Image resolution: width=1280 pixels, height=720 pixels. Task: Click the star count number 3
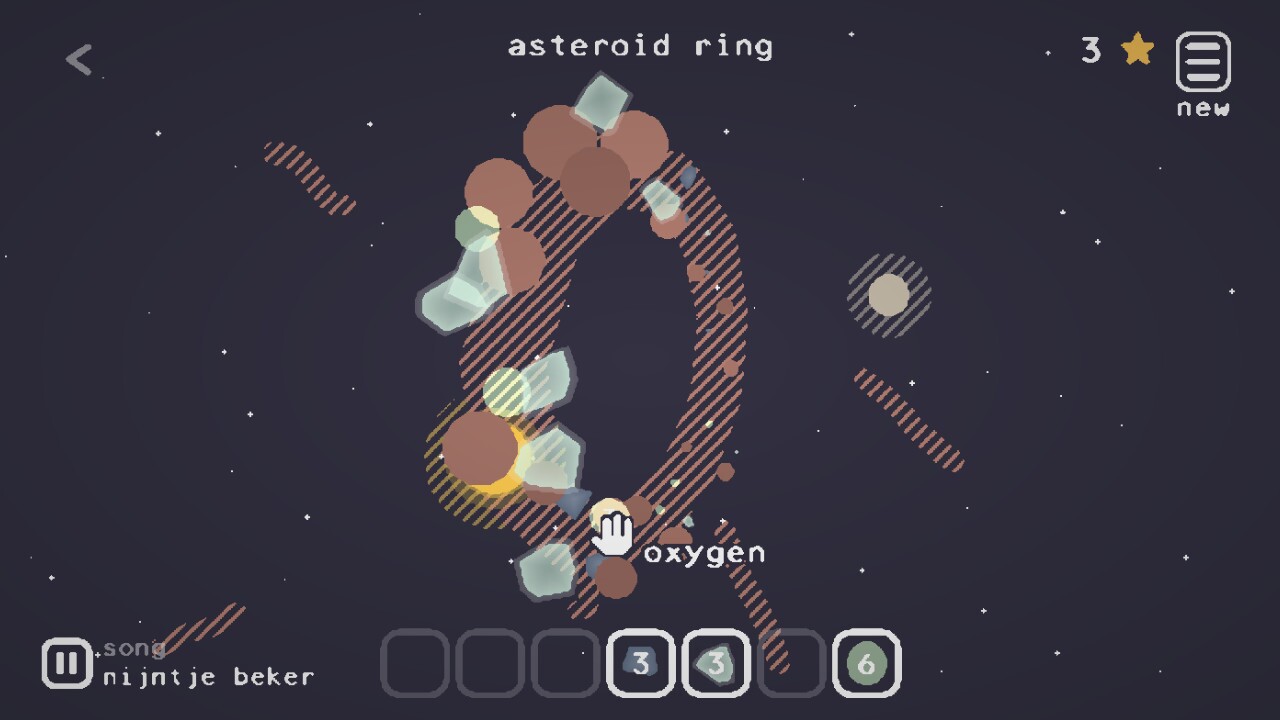click(1091, 50)
